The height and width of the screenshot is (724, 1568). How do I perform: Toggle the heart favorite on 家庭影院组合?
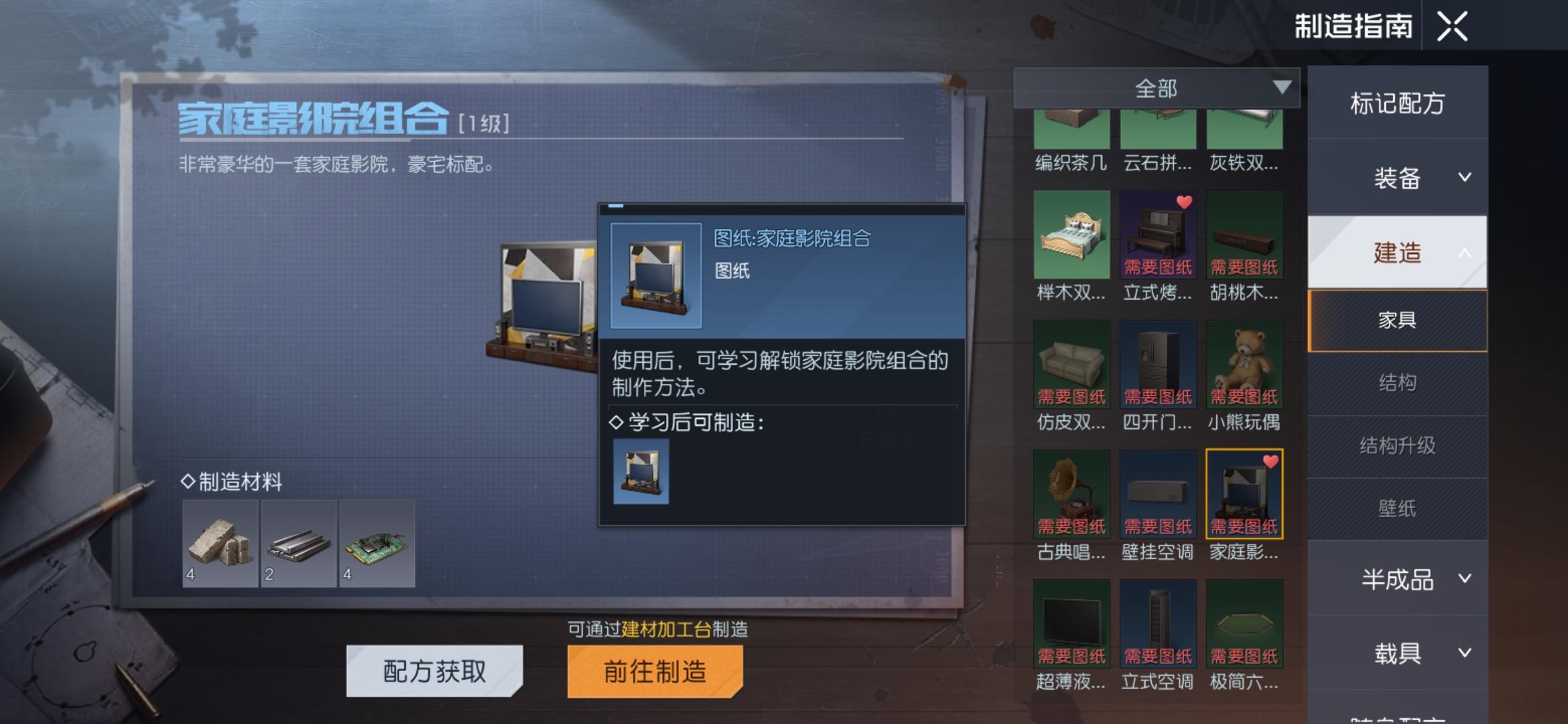click(1270, 461)
